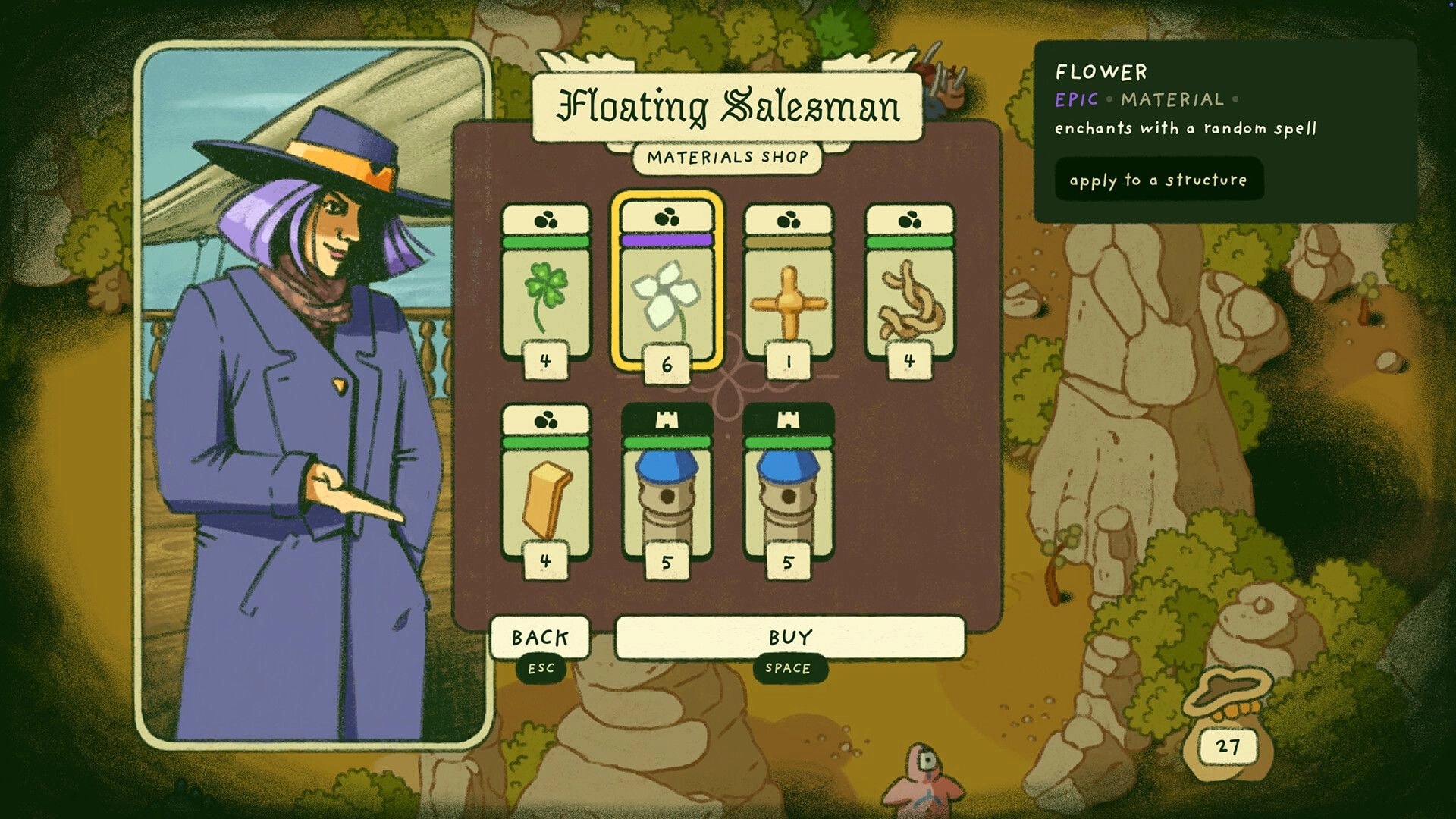Click the MATERIALS SHOP tab label
Viewport: 1456px width, 819px height.
(730, 158)
